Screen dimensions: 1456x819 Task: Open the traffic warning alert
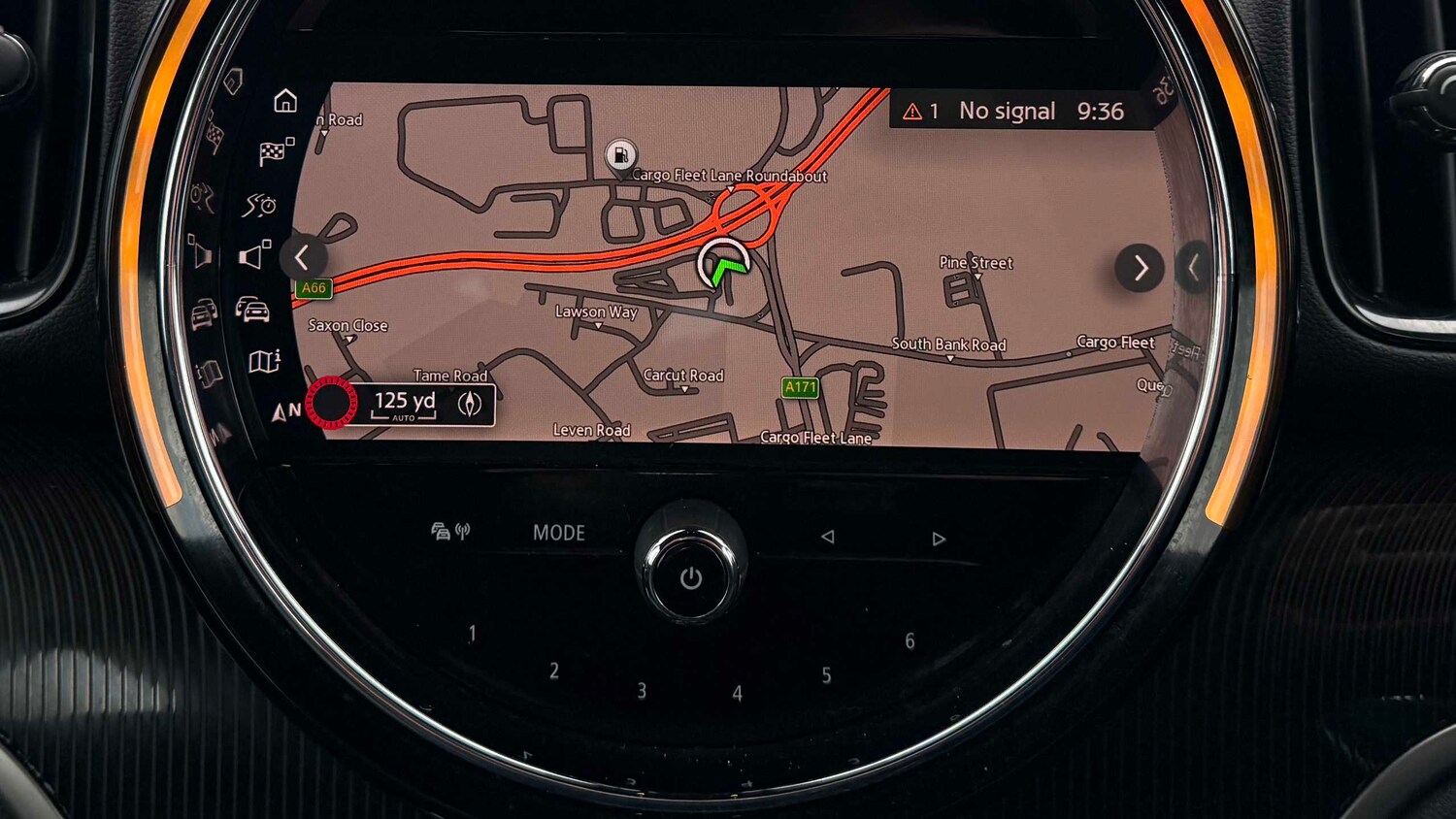coord(920,112)
